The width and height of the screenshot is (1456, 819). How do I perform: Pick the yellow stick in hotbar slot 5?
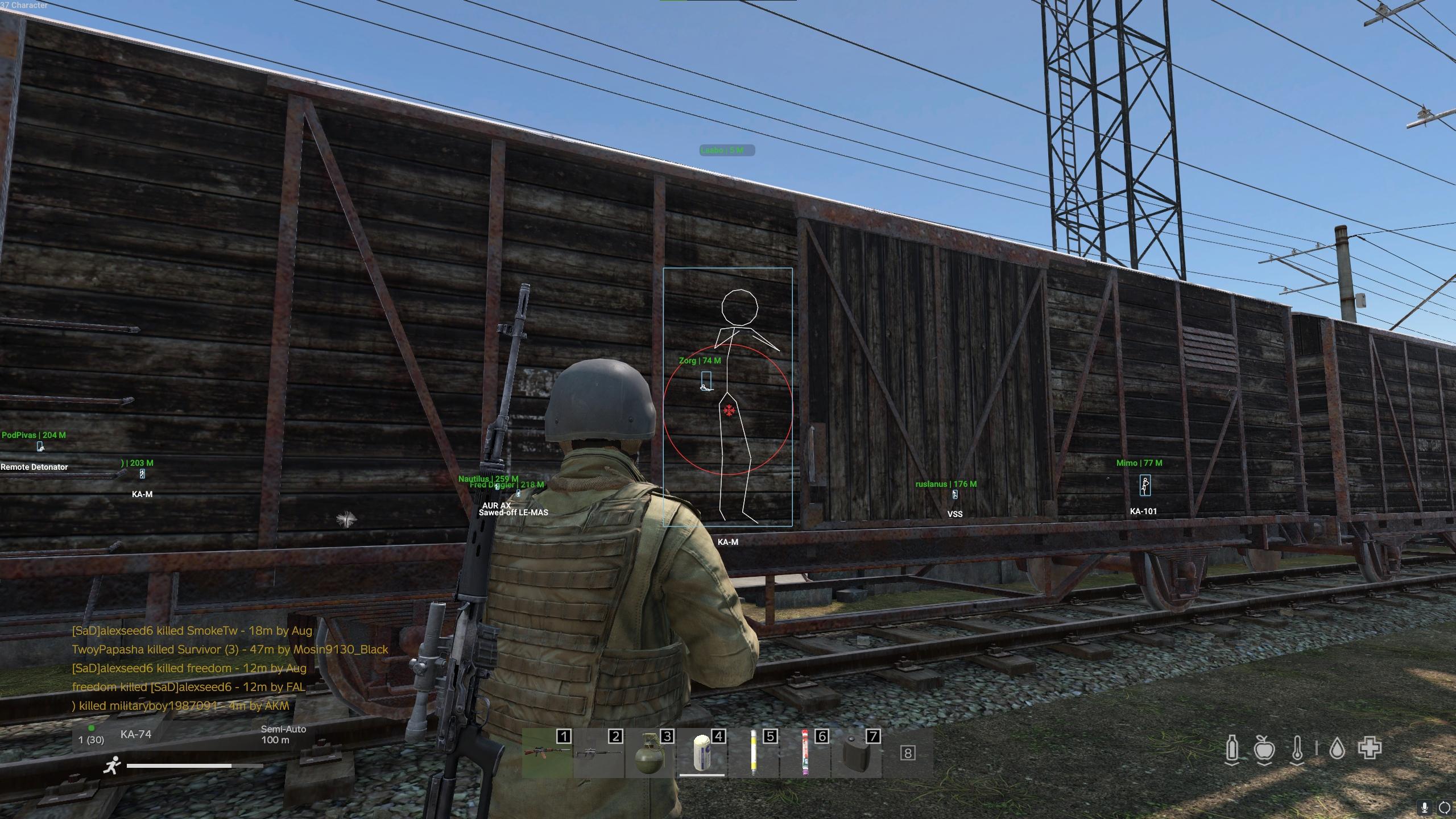pos(754,753)
